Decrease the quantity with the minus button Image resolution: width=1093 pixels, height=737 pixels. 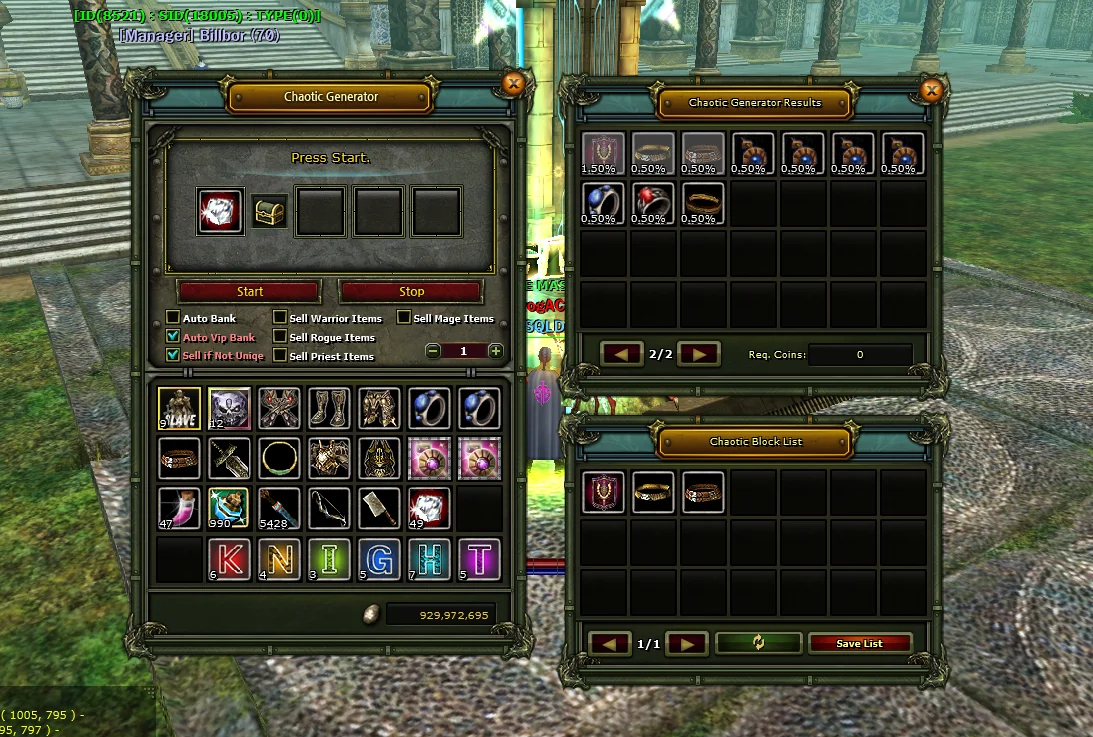point(433,351)
